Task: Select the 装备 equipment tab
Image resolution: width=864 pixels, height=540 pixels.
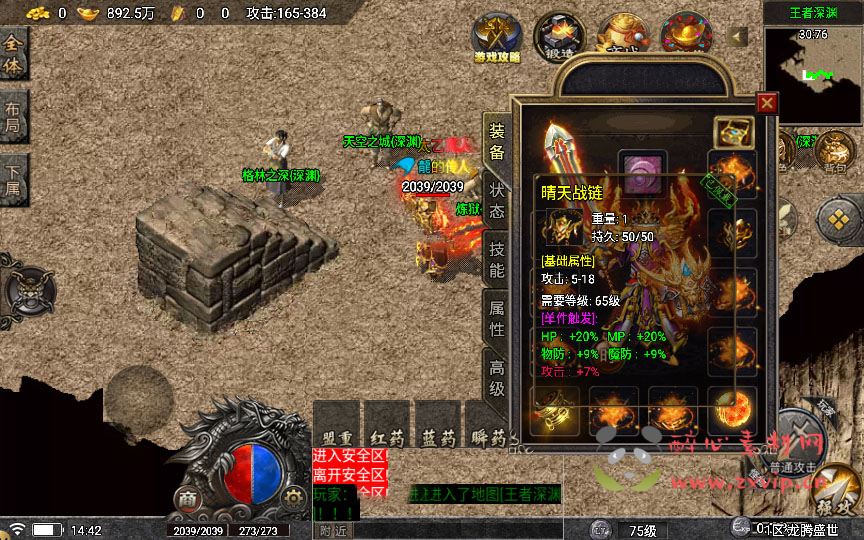Action: point(497,141)
